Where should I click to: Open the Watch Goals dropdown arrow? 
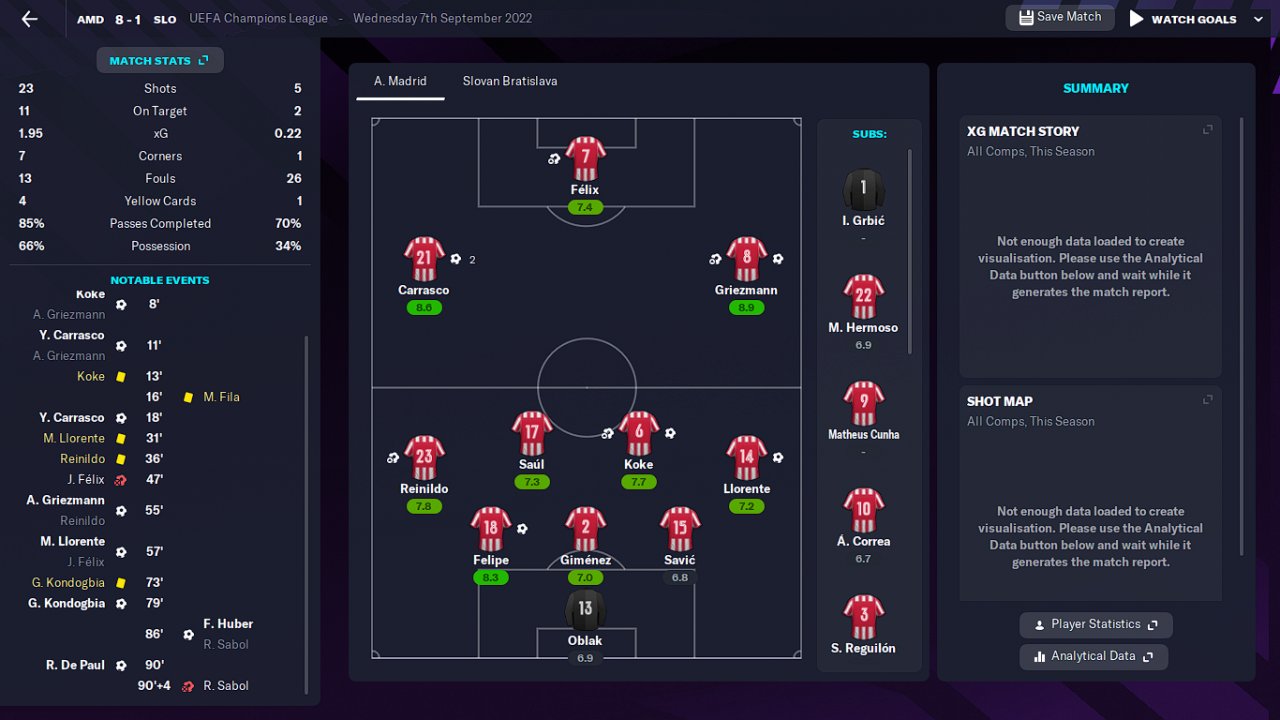1258,19
